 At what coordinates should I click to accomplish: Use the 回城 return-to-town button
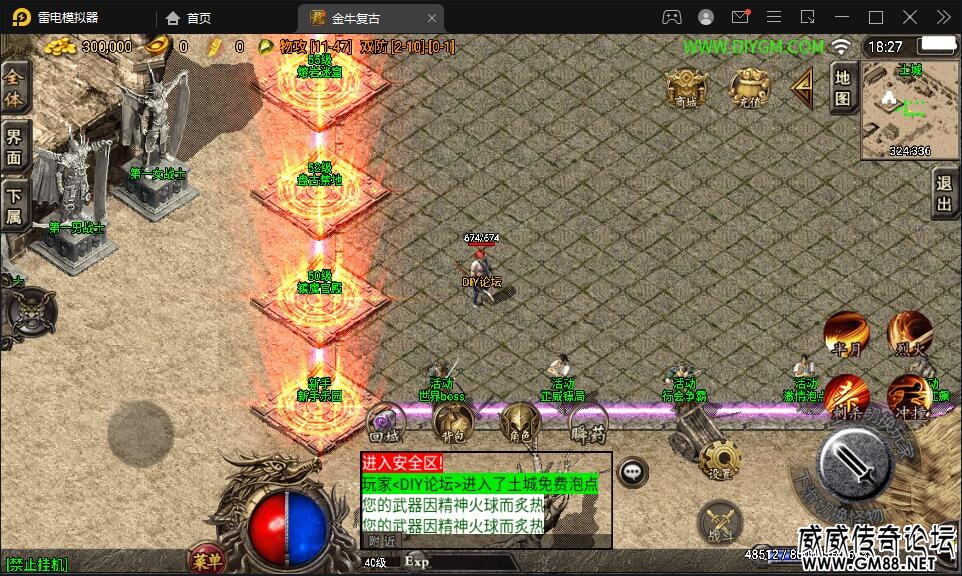click(x=386, y=424)
